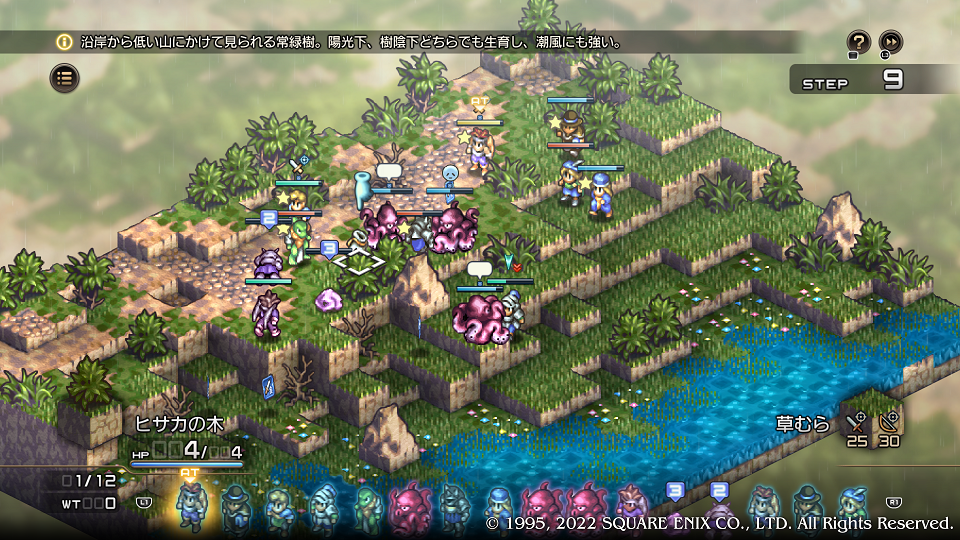960x540 pixels.
Task: Open the list menu icon
Action: pyautogui.click(x=65, y=77)
